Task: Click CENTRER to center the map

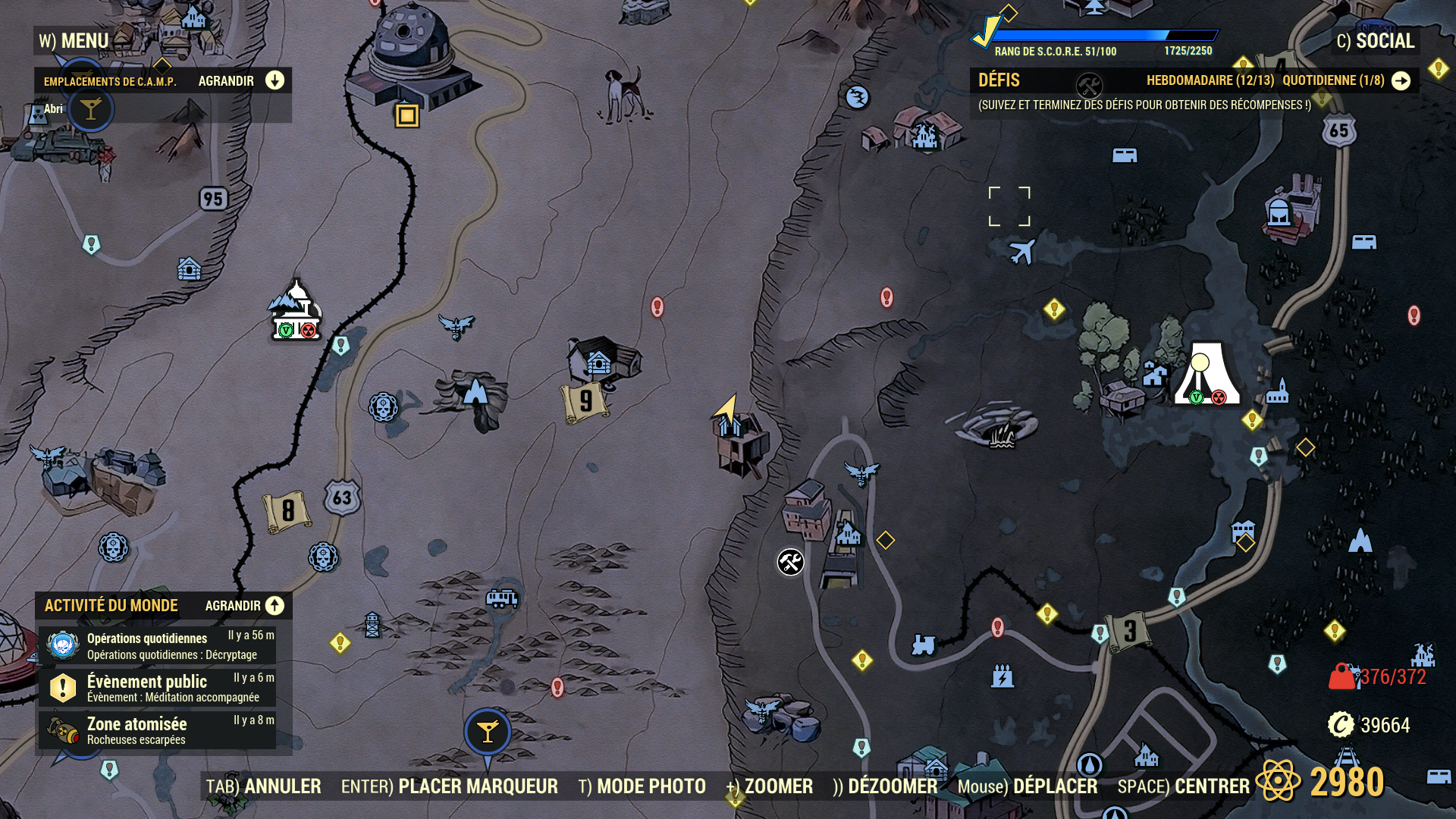Action: click(x=1183, y=786)
